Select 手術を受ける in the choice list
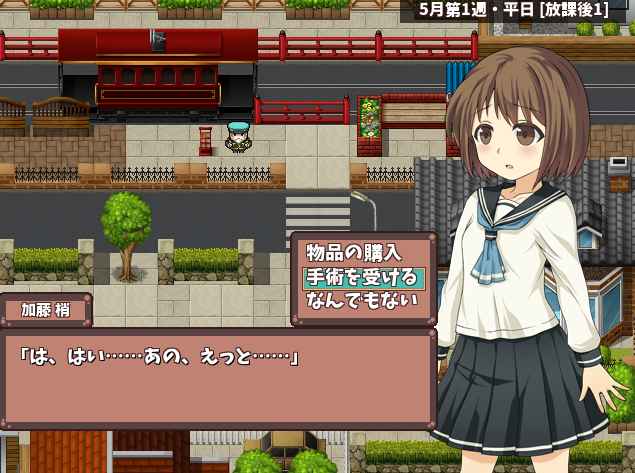The height and width of the screenshot is (473, 635). tap(362, 277)
